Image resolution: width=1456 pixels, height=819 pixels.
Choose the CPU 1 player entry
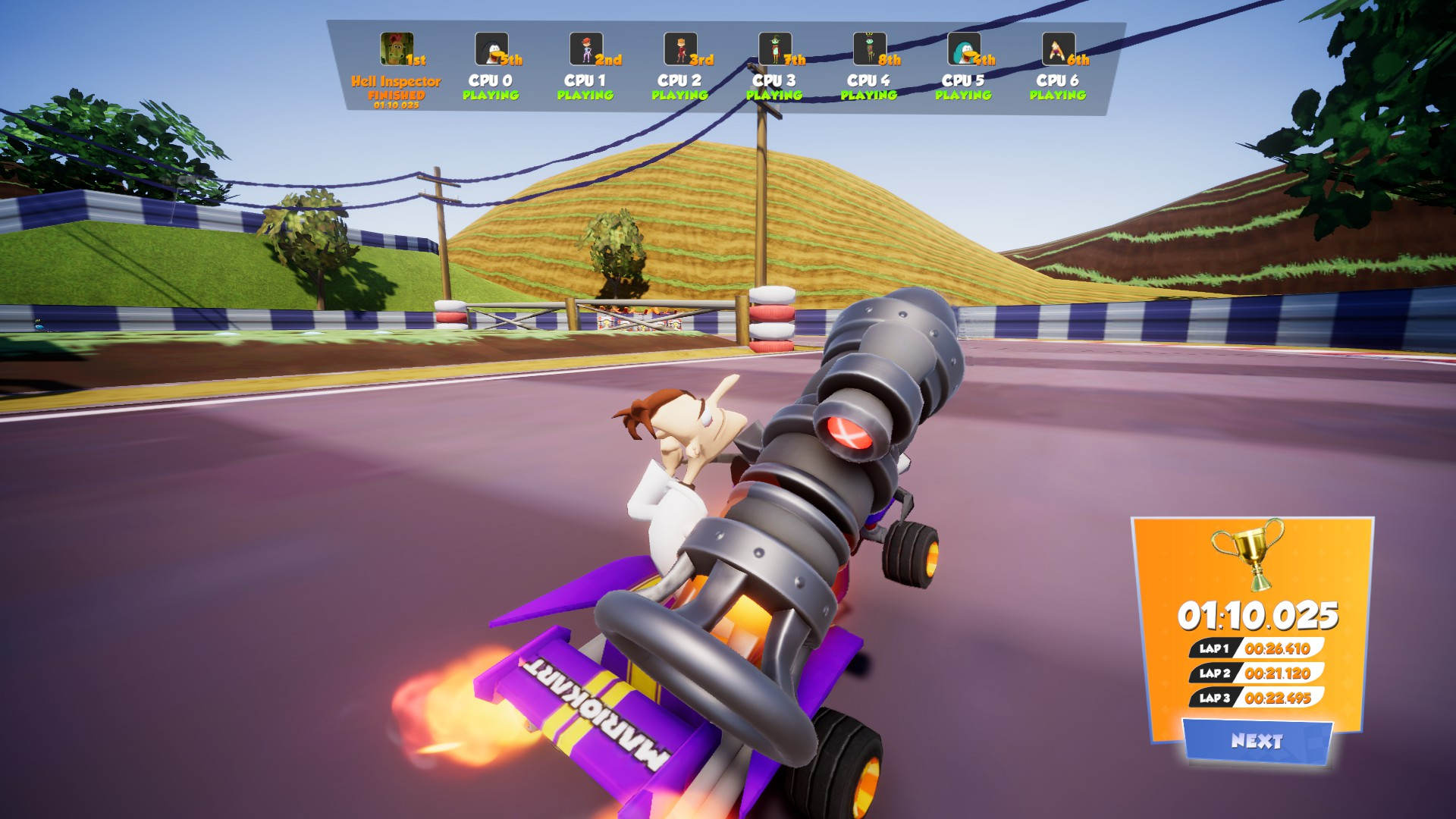click(x=585, y=70)
